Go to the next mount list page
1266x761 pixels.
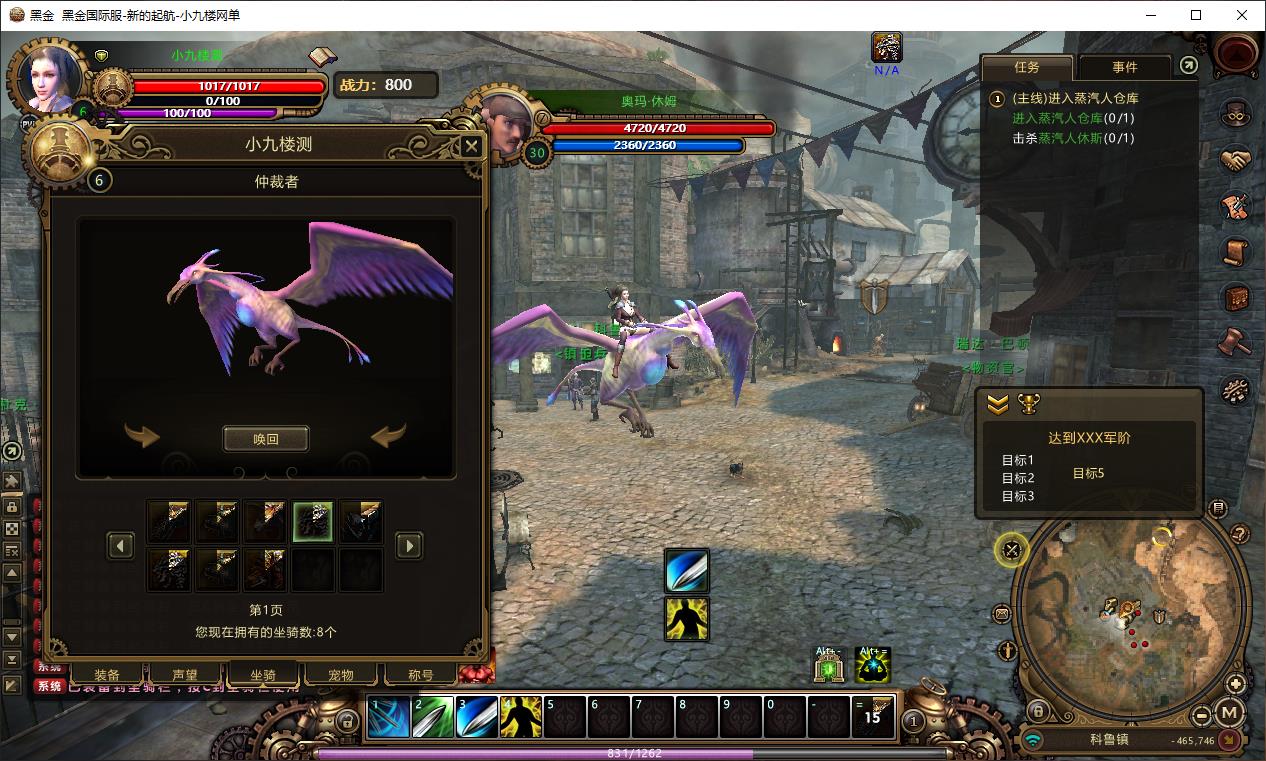[x=409, y=545]
